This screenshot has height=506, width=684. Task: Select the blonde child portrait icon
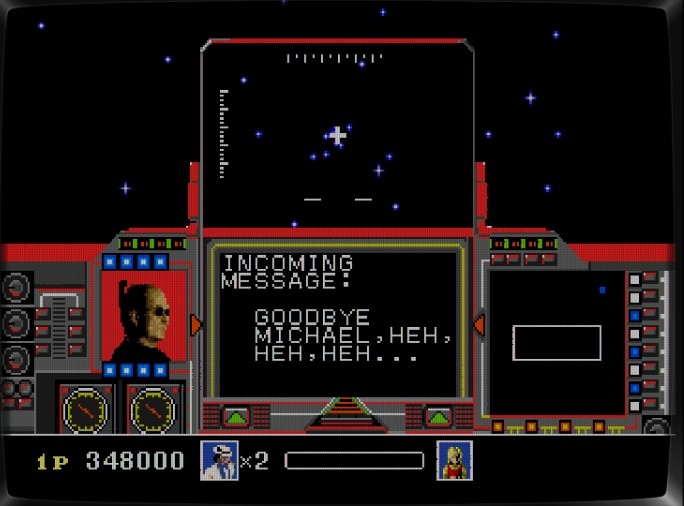[x=454, y=460]
